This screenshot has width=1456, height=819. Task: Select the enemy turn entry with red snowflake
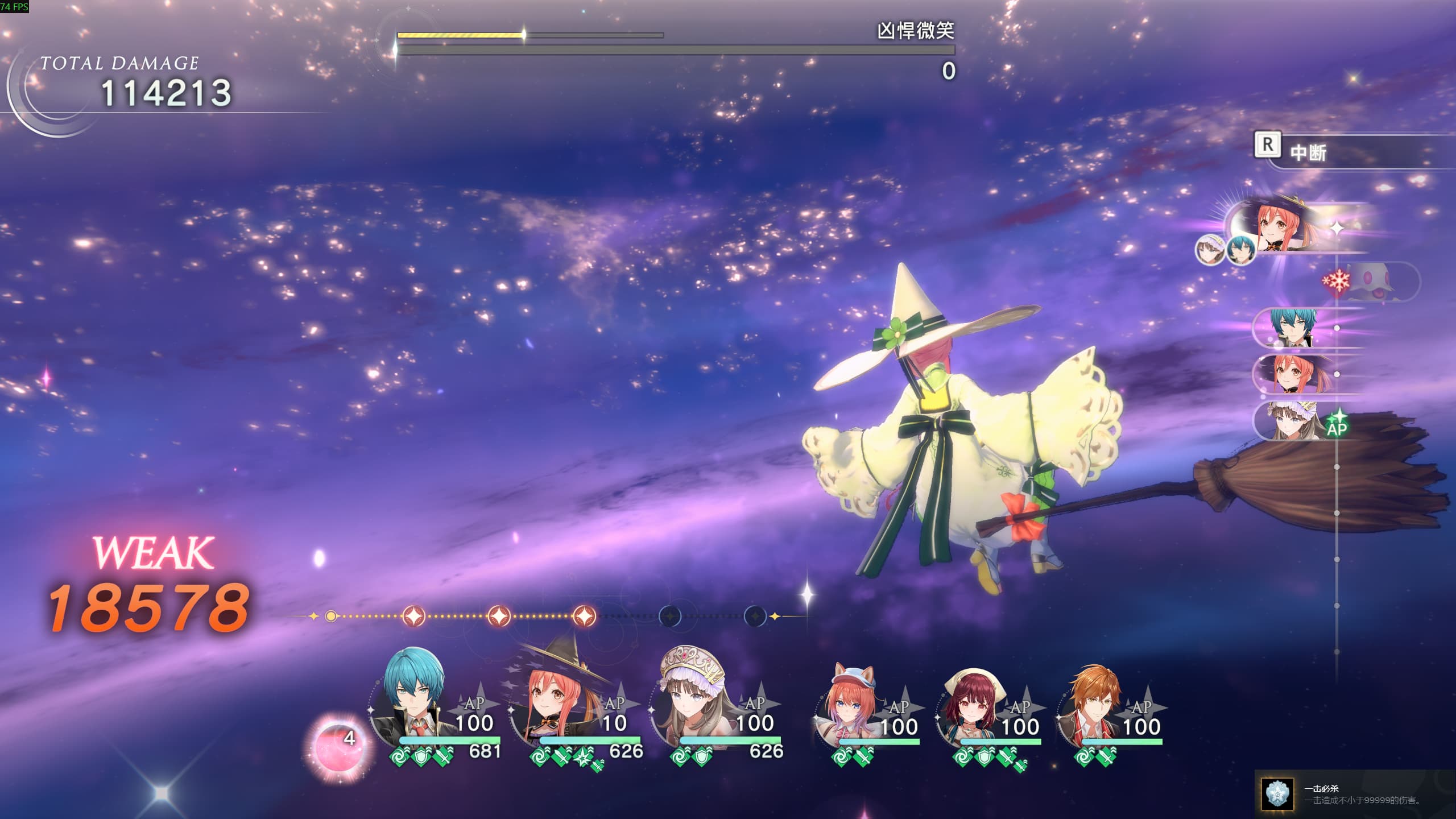click(x=1376, y=282)
